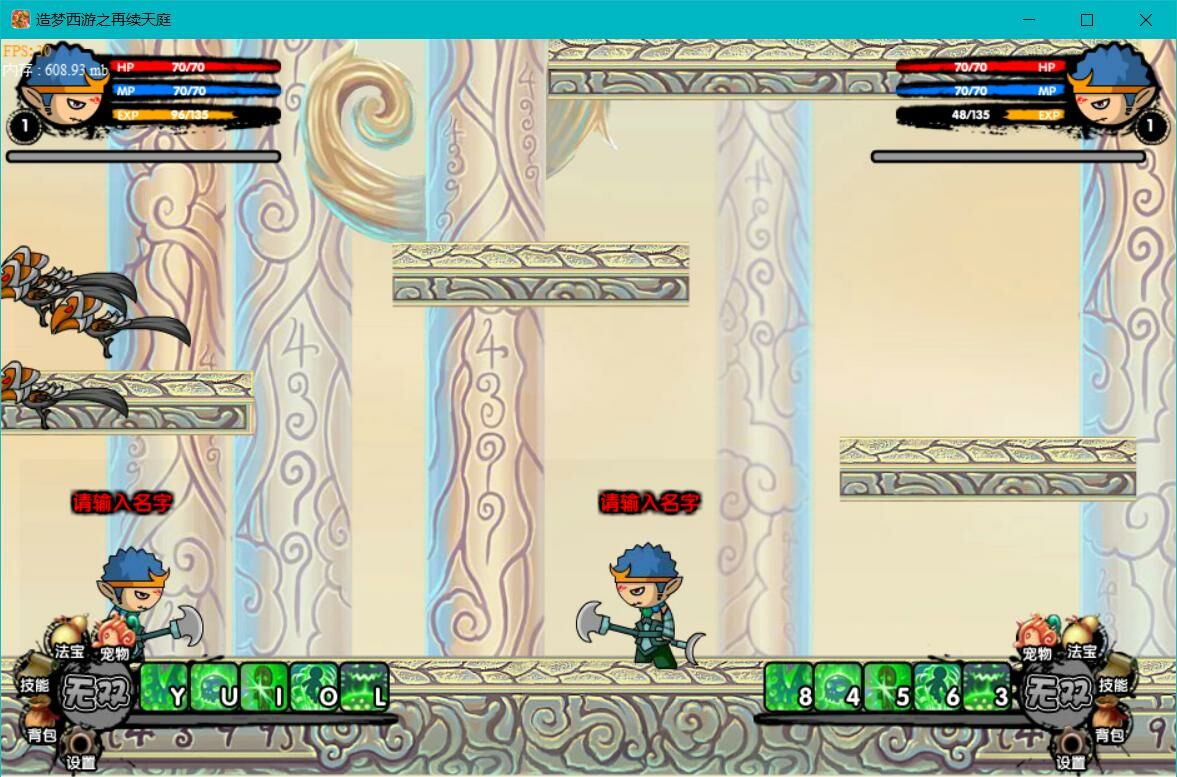Use the skull skill labeled 4
1177x777 pixels.
pyautogui.click(x=838, y=687)
